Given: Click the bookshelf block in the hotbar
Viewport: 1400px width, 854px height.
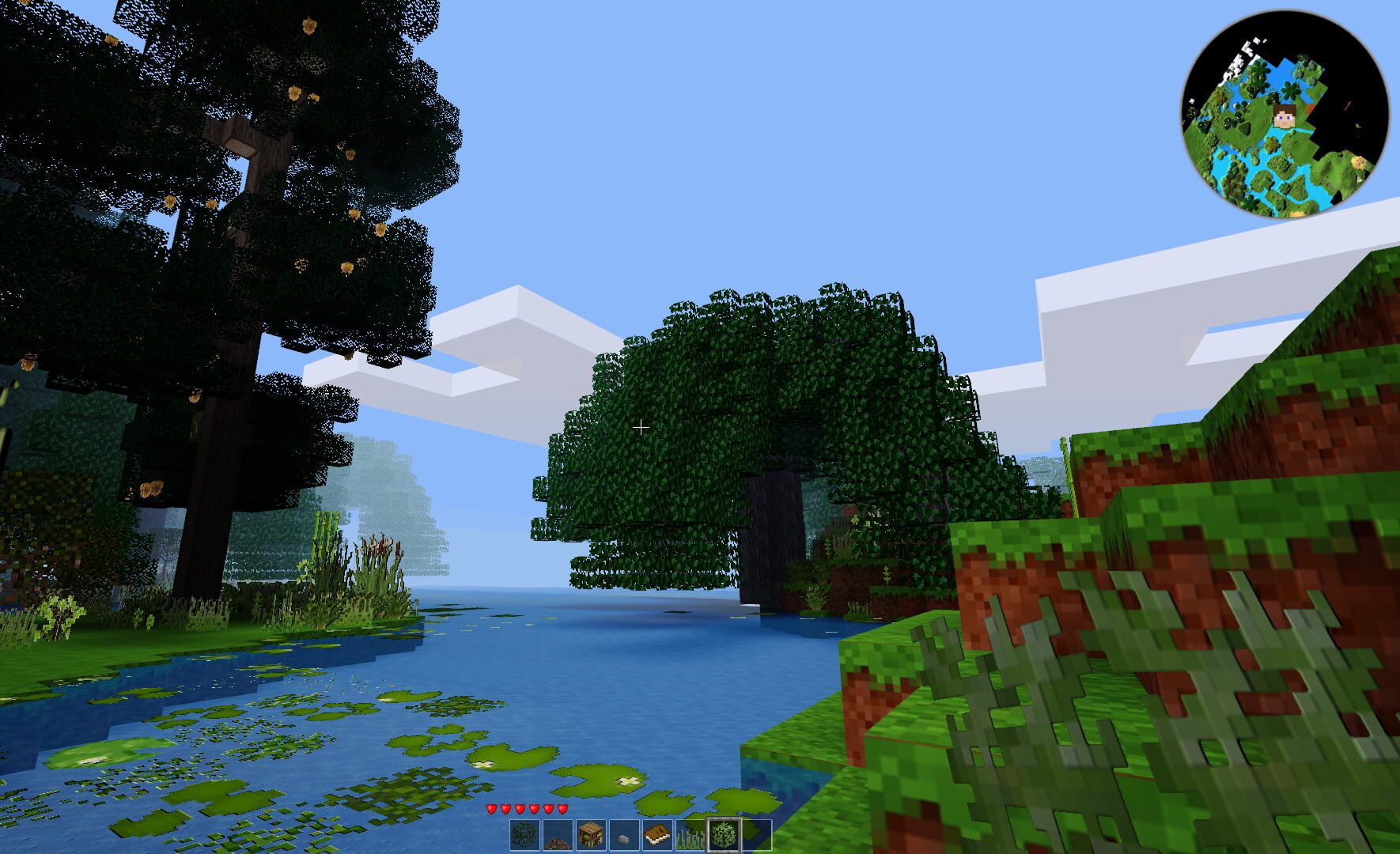Looking at the screenshot, I should (x=591, y=836).
